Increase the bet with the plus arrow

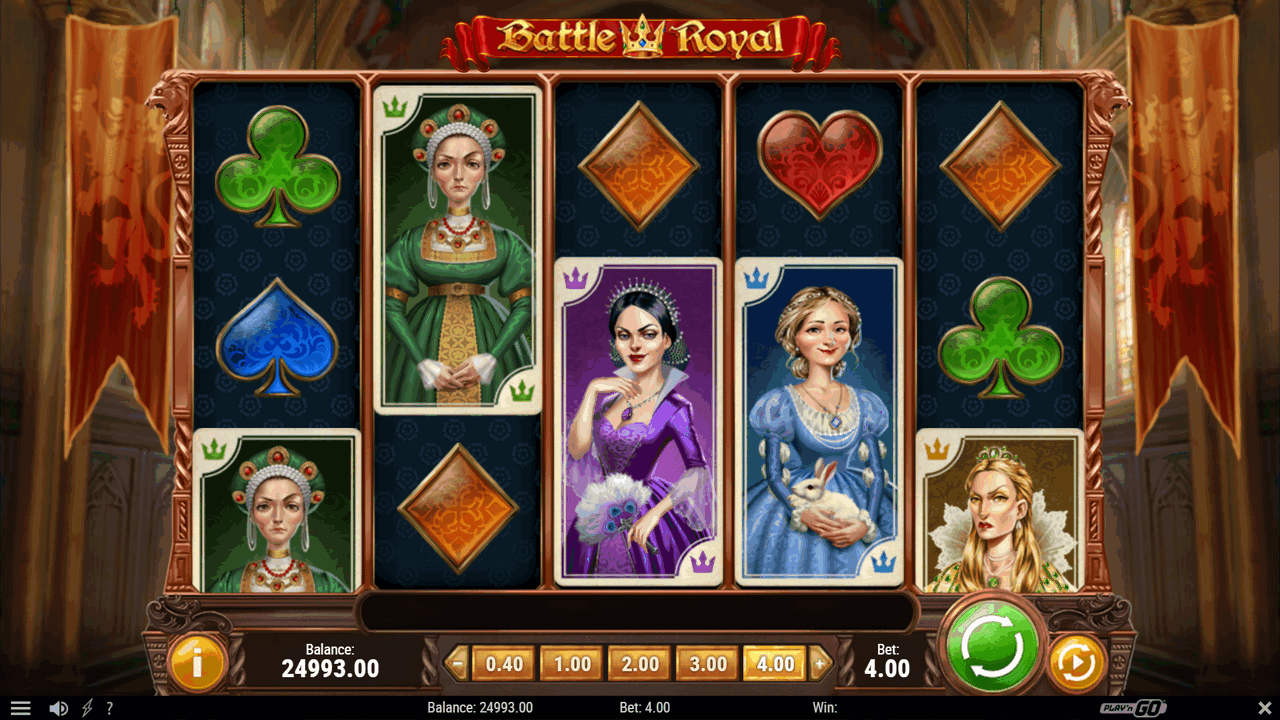point(821,663)
